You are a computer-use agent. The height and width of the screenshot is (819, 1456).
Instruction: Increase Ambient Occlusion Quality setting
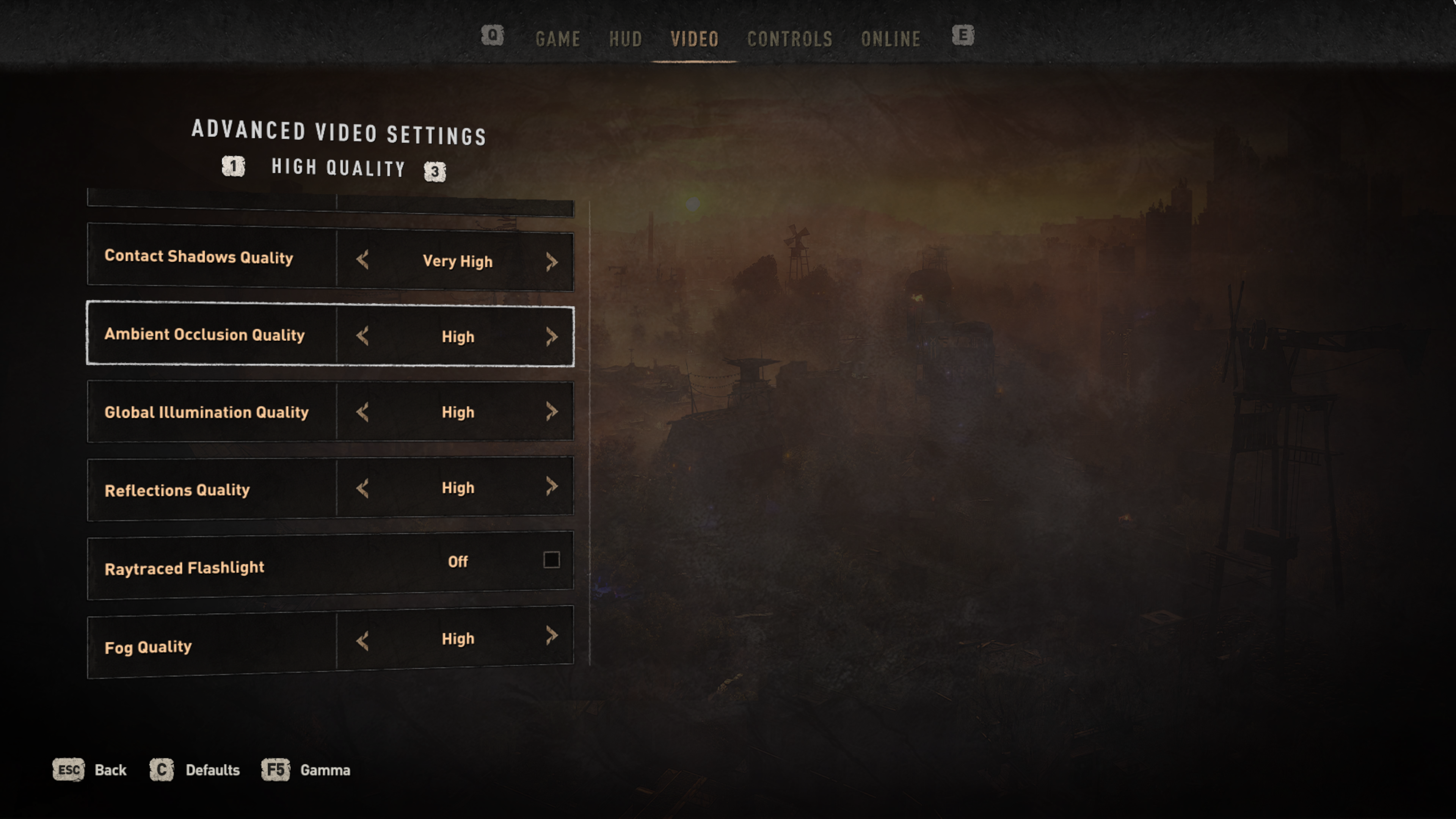(x=552, y=336)
